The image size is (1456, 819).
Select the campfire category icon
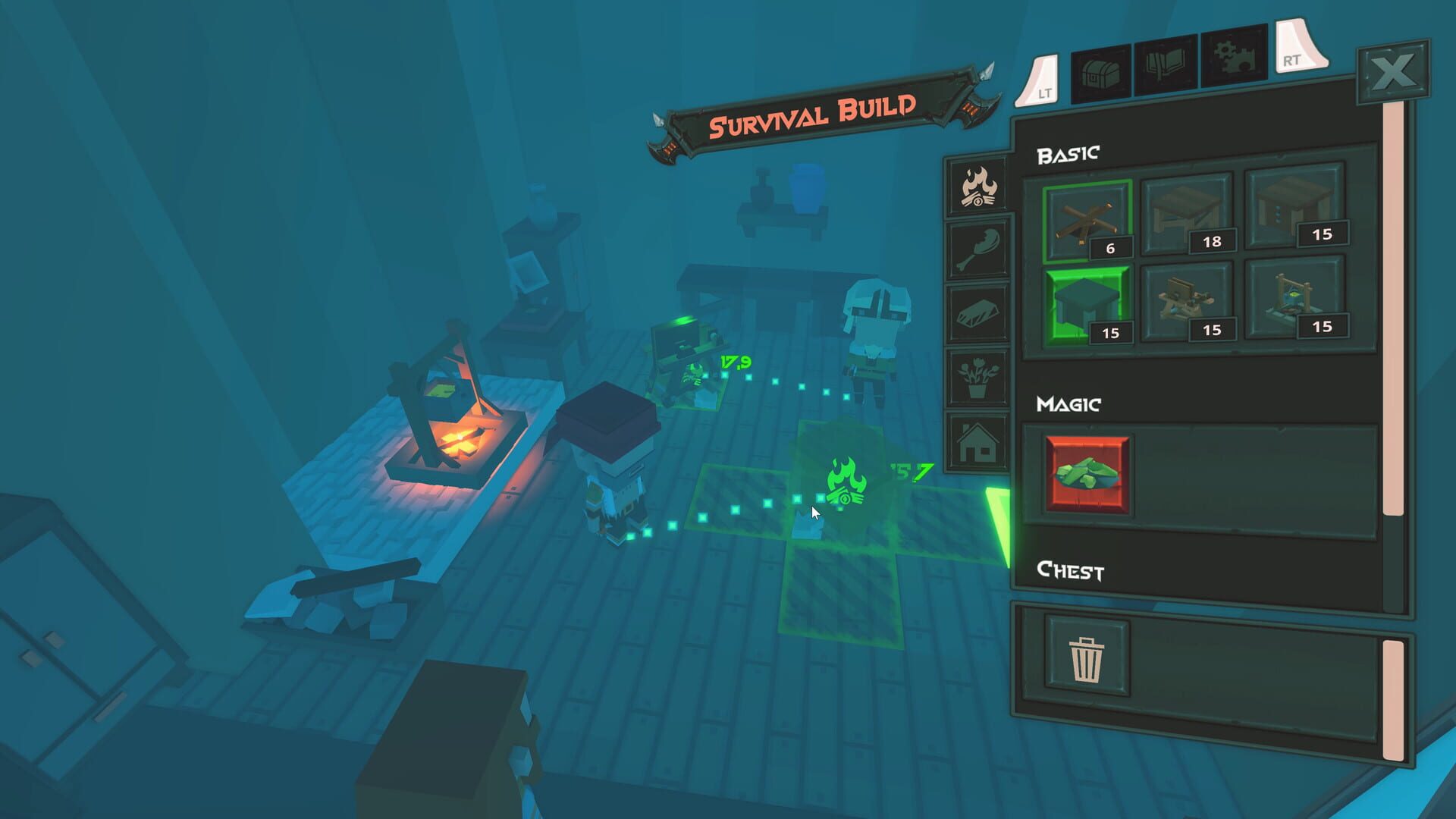[978, 186]
